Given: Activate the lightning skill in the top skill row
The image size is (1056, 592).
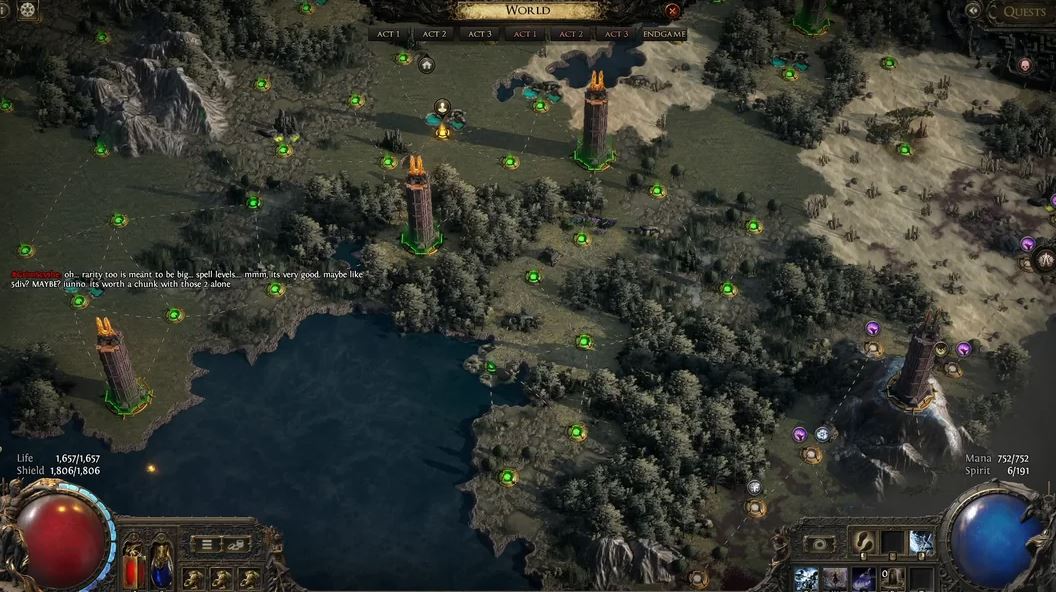Looking at the screenshot, I should tap(921, 543).
